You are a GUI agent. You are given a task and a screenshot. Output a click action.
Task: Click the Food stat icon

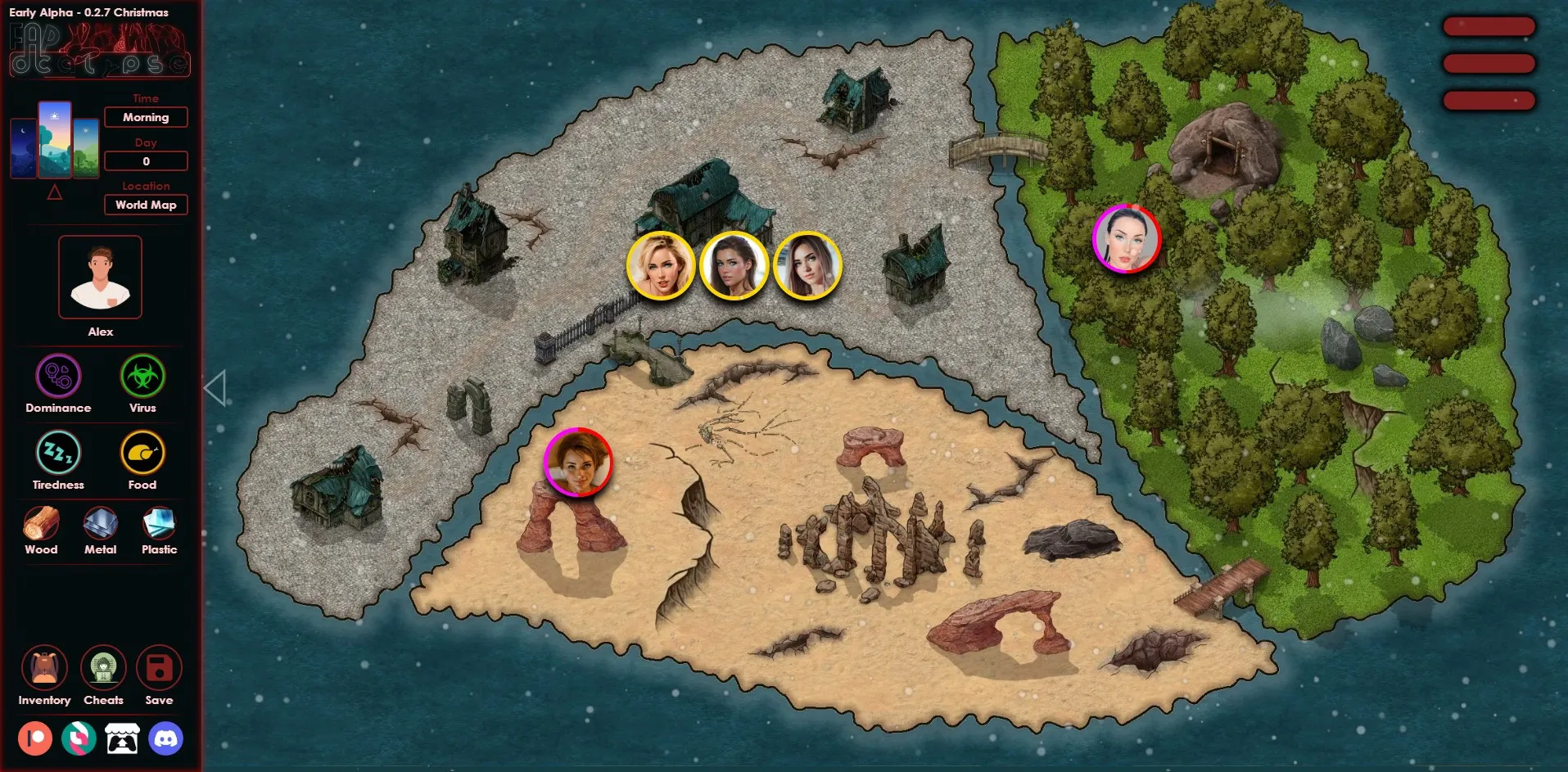142,453
